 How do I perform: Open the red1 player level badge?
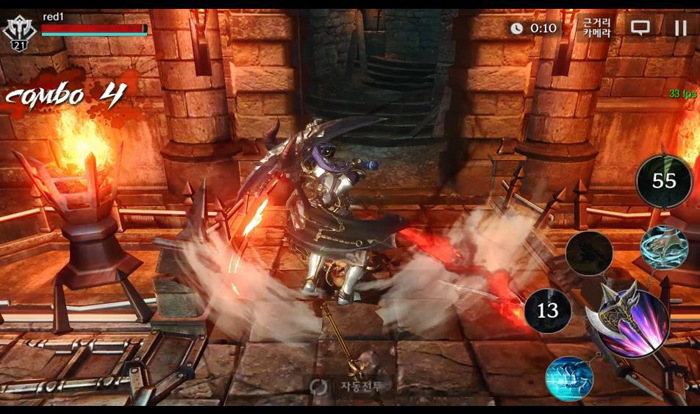pos(19,33)
